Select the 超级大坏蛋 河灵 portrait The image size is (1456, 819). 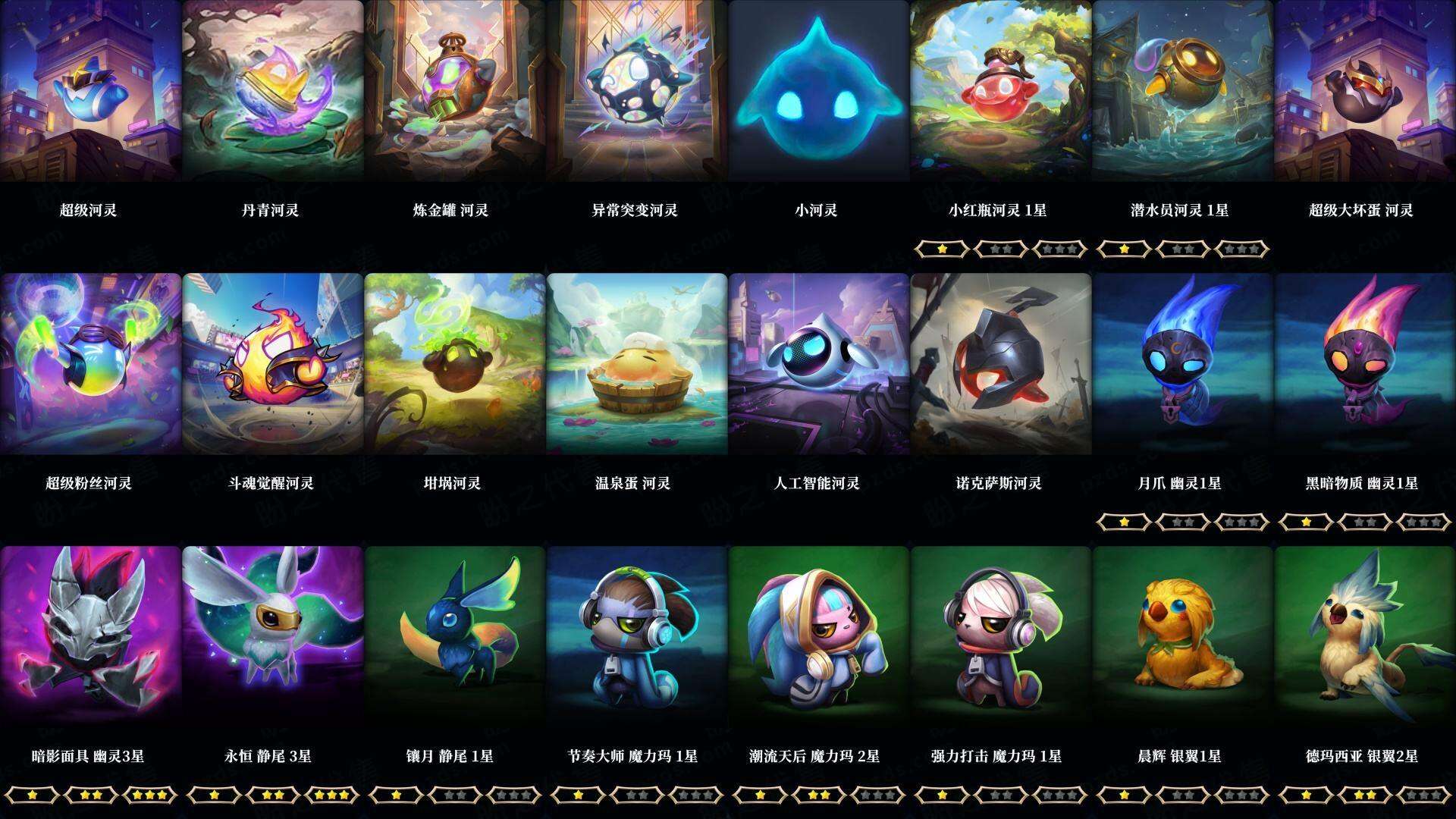click(x=1365, y=91)
